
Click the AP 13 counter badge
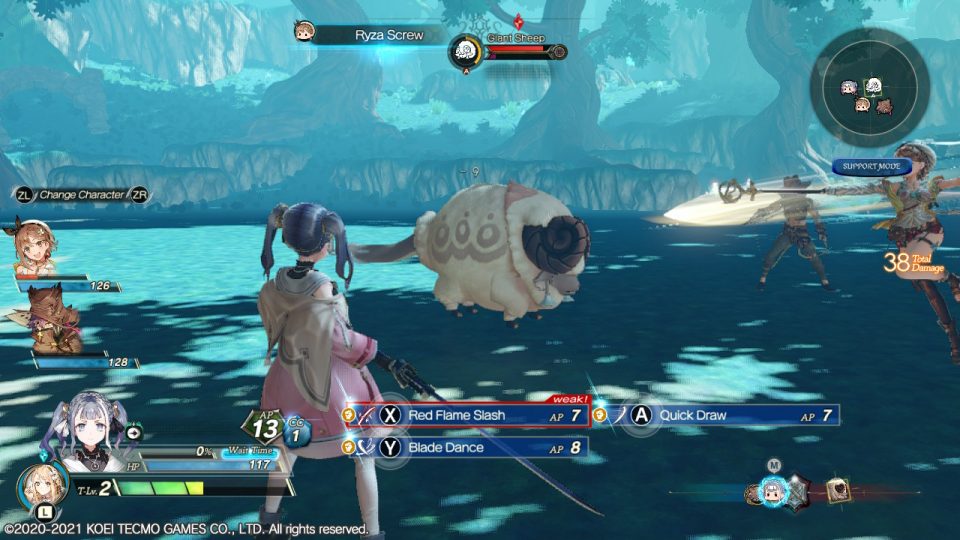[264, 428]
